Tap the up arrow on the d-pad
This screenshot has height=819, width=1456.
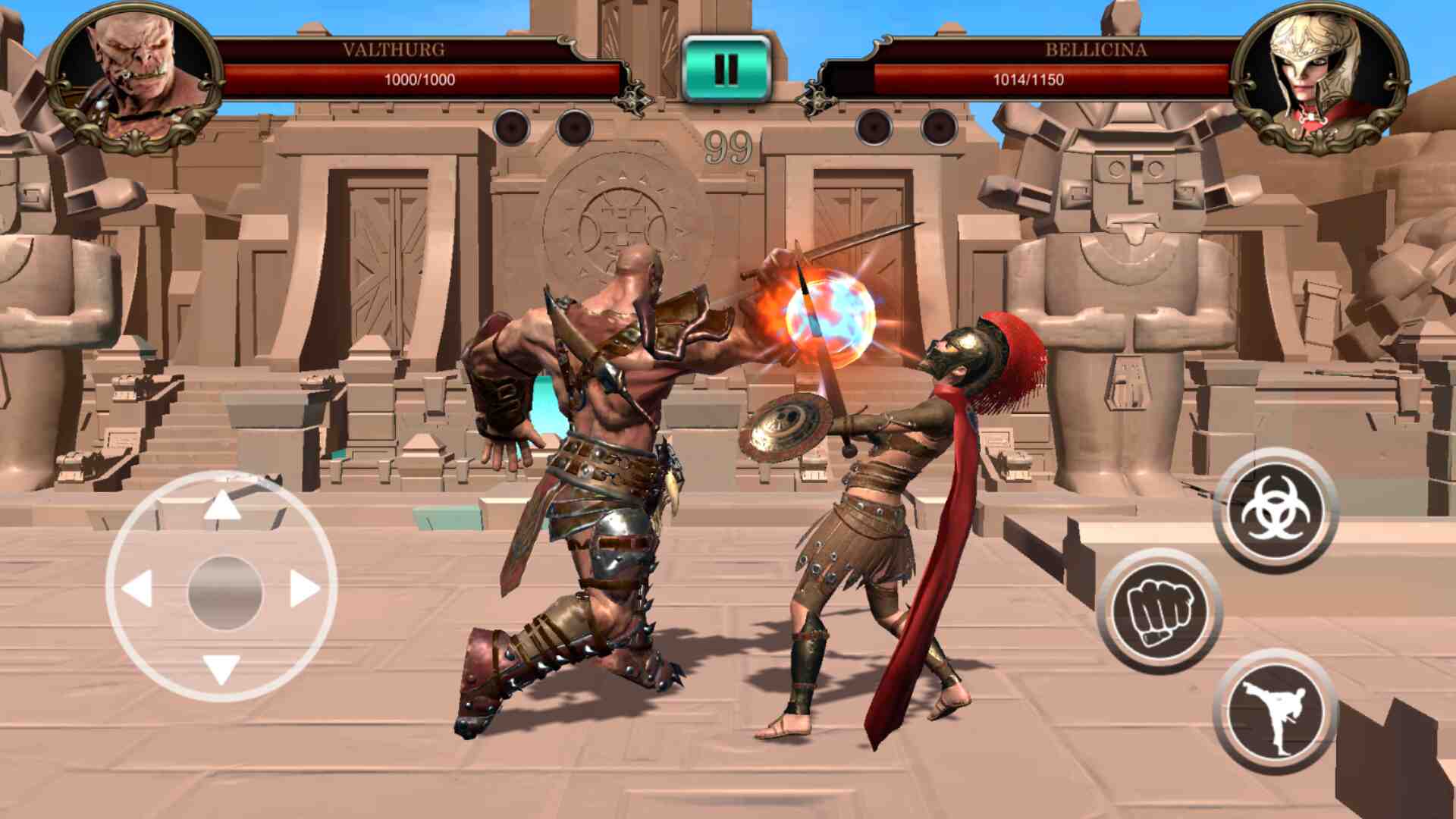[x=221, y=507]
